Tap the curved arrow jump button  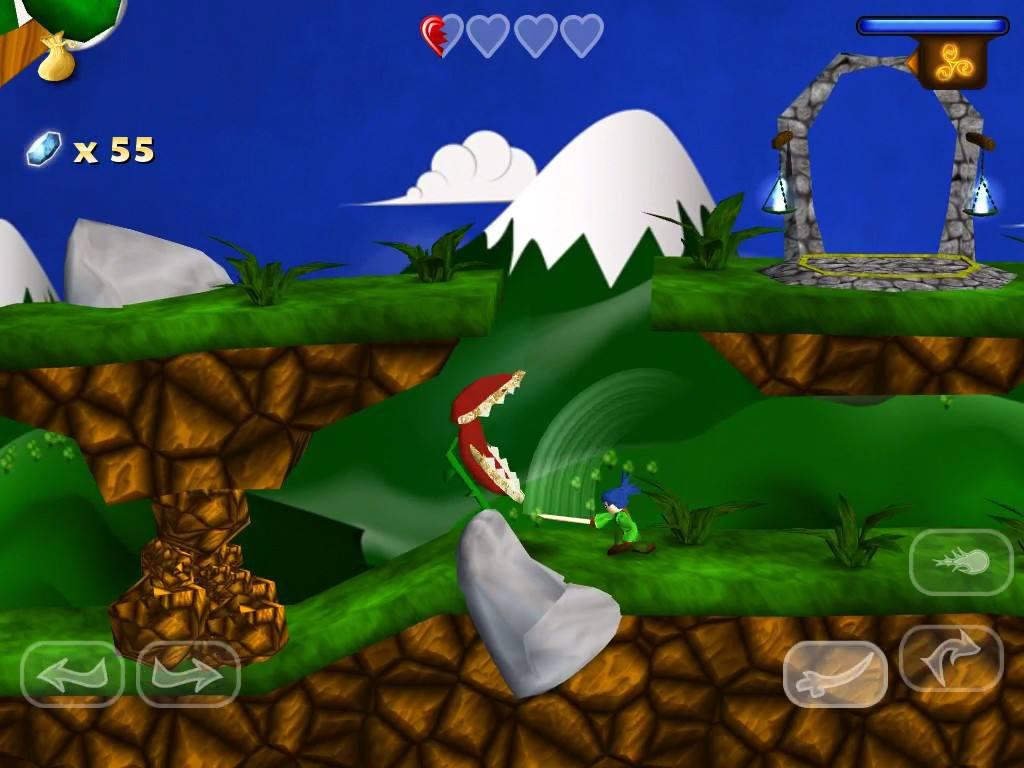pyautogui.click(x=951, y=658)
